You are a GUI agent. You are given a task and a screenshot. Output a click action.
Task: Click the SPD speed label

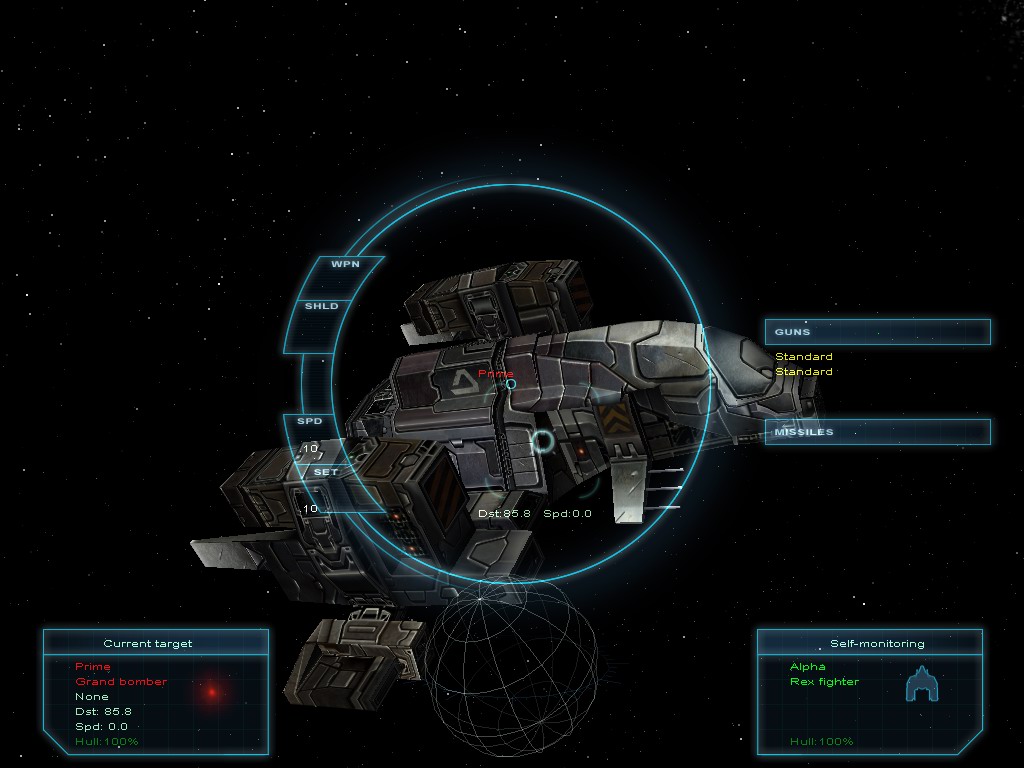(310, 421)
